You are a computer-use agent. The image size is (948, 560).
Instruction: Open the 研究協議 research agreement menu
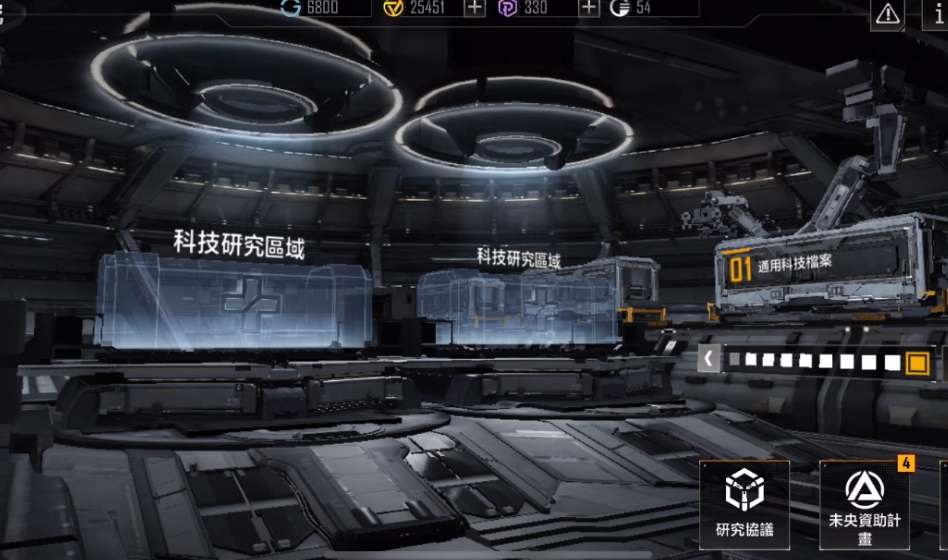coord(744,503)
